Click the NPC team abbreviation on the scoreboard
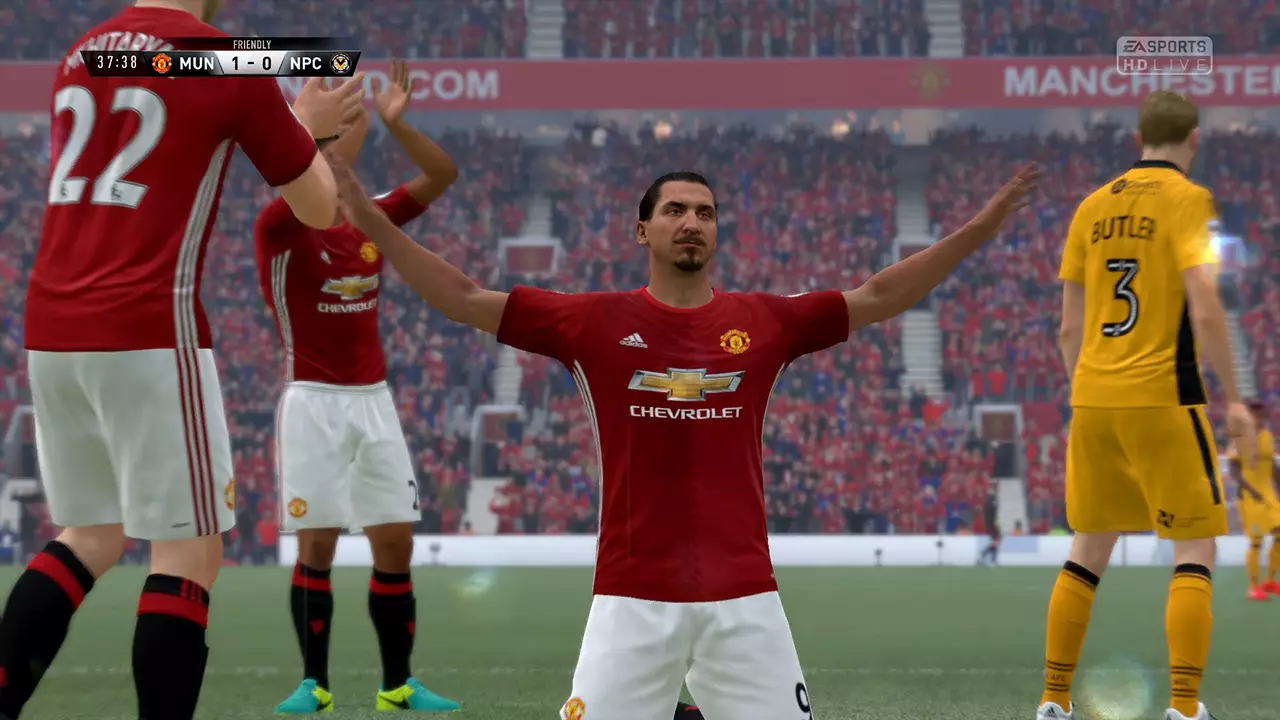 306,63
